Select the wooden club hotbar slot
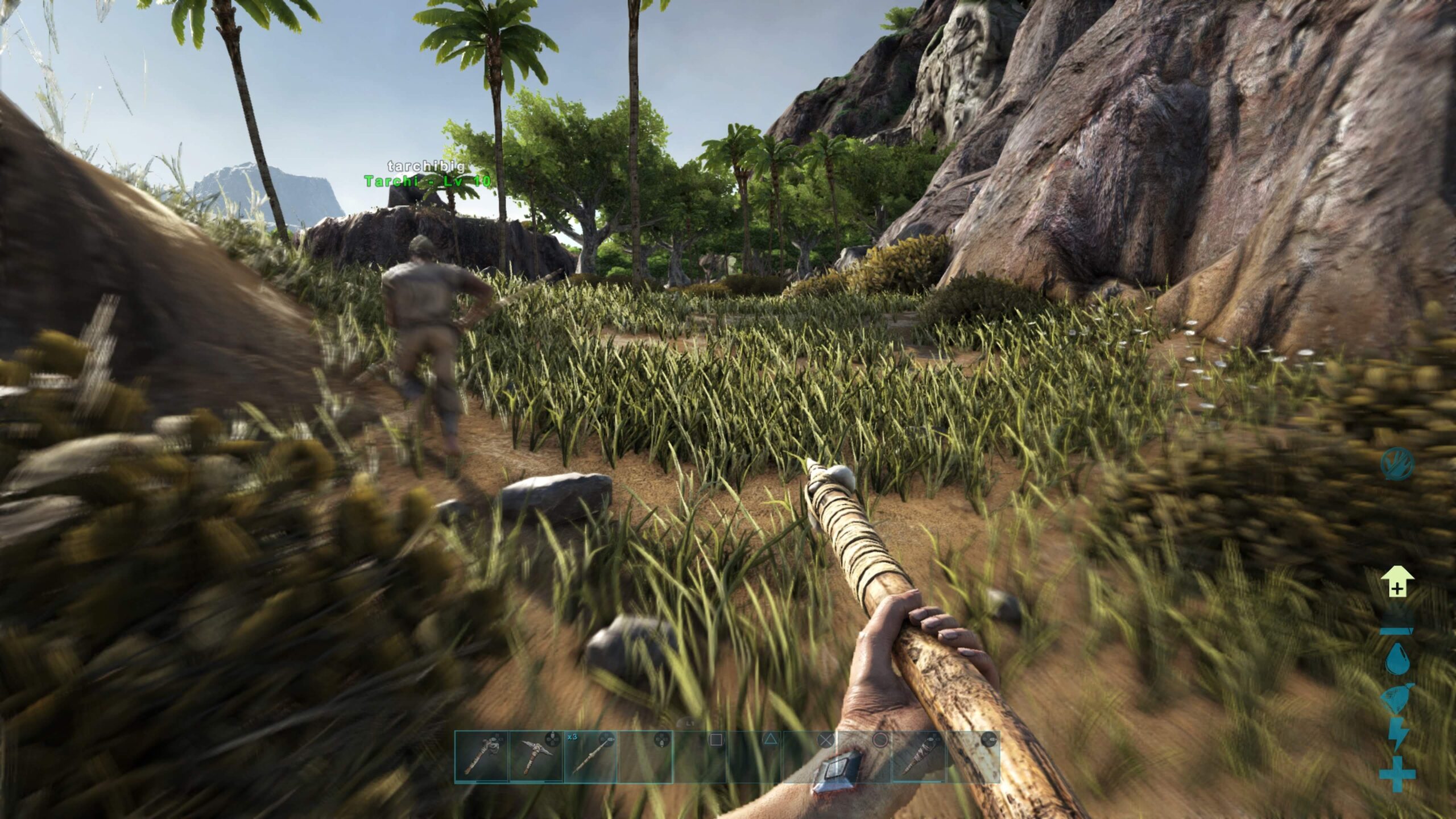Viewport: 1456px width, 819px height. tap(917, 756)
